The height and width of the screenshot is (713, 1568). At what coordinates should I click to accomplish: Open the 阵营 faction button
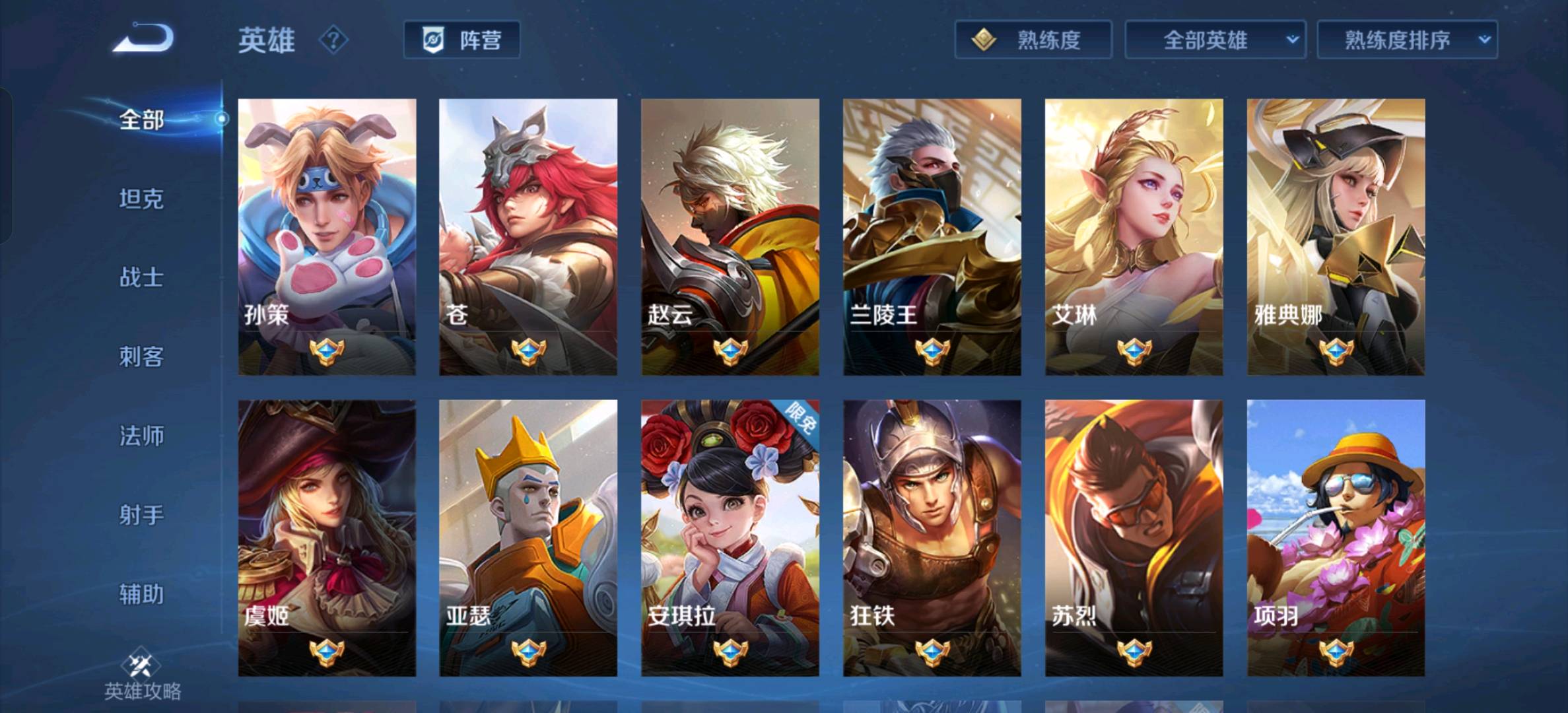[461, 40]
